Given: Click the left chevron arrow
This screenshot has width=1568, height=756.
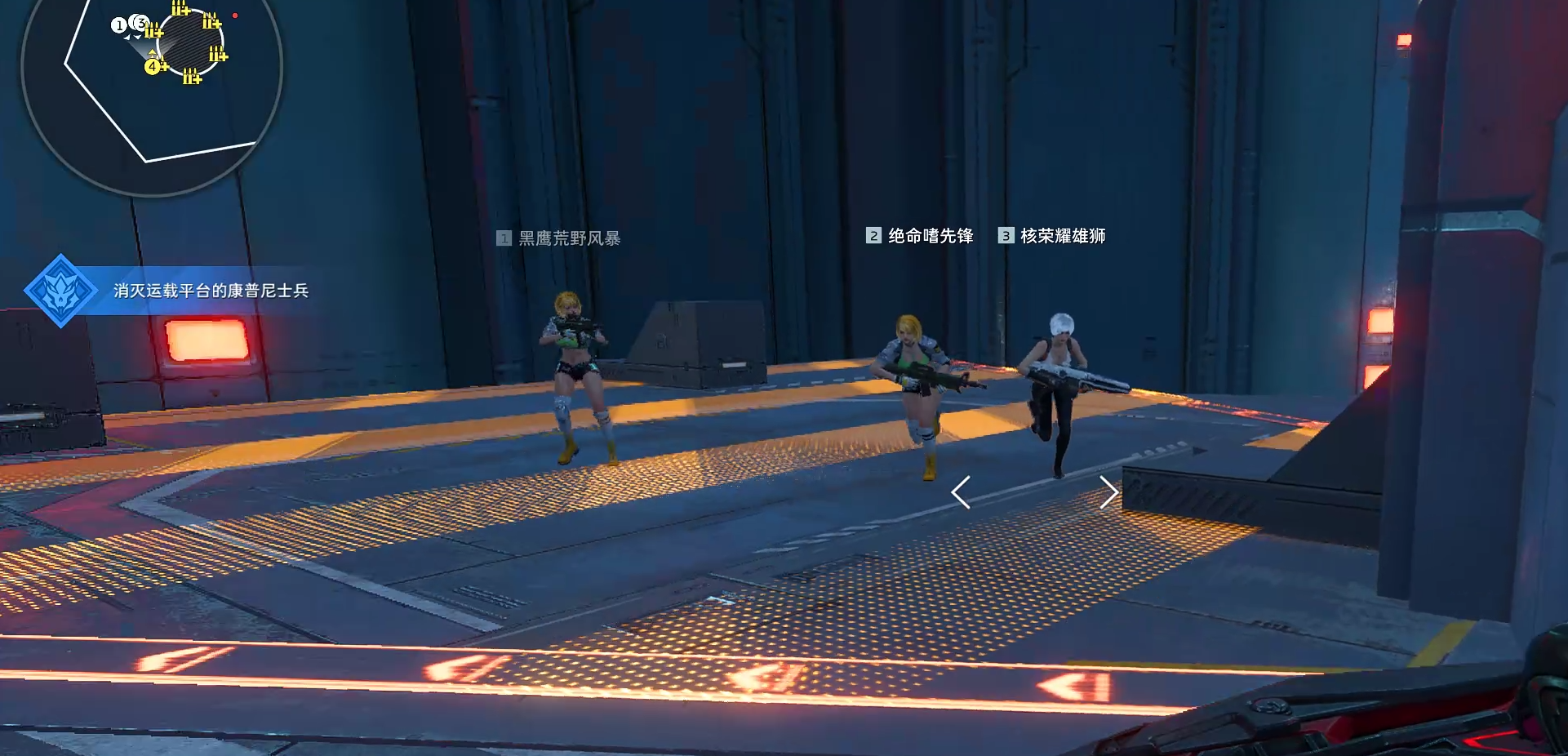Looking at the screenshot, I should (x=961, y=492).
